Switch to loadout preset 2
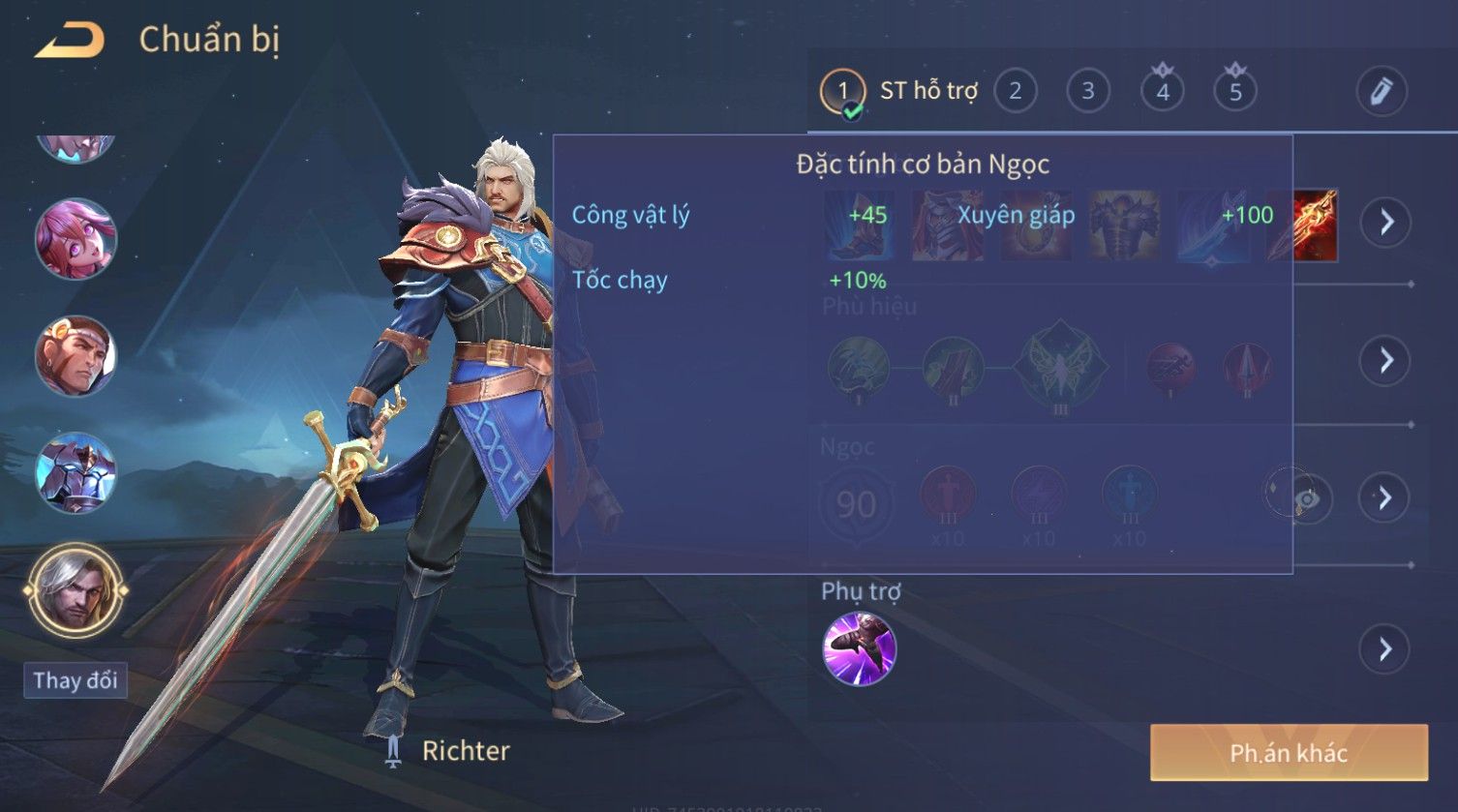This screenshot has height=812, width=1458. click(1015, 92)
